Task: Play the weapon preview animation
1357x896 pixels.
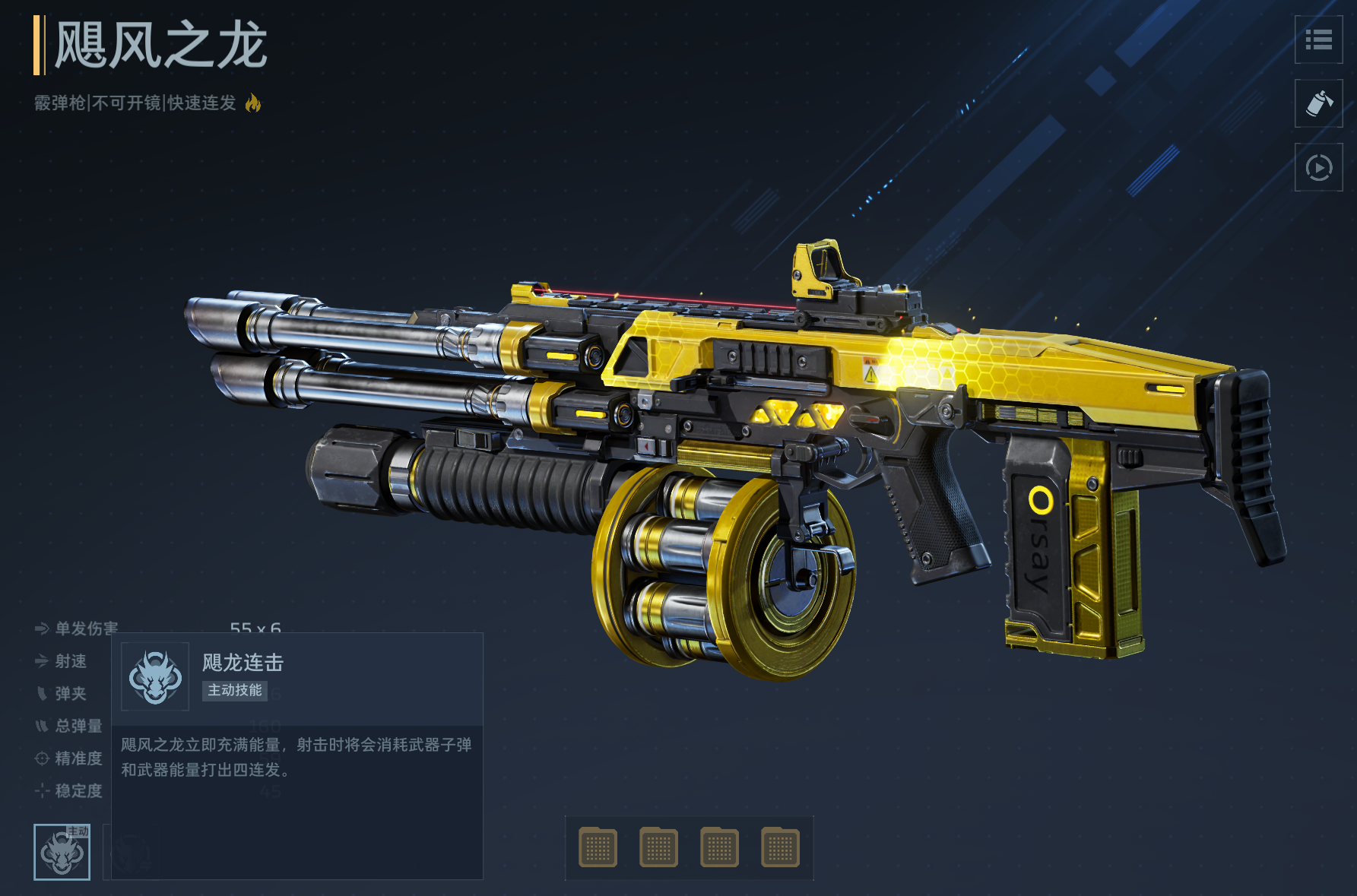Action: (x=1318, y=167)
